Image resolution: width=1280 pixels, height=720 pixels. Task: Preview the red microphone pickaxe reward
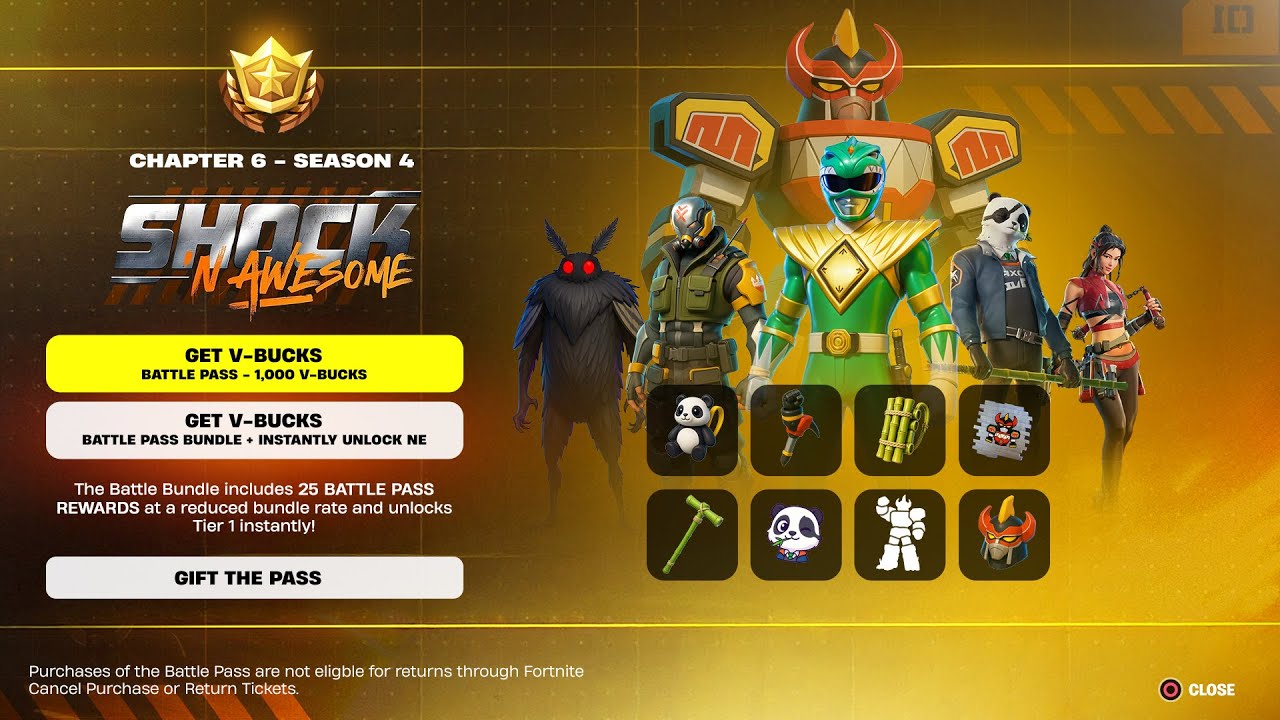pos(796,430)
